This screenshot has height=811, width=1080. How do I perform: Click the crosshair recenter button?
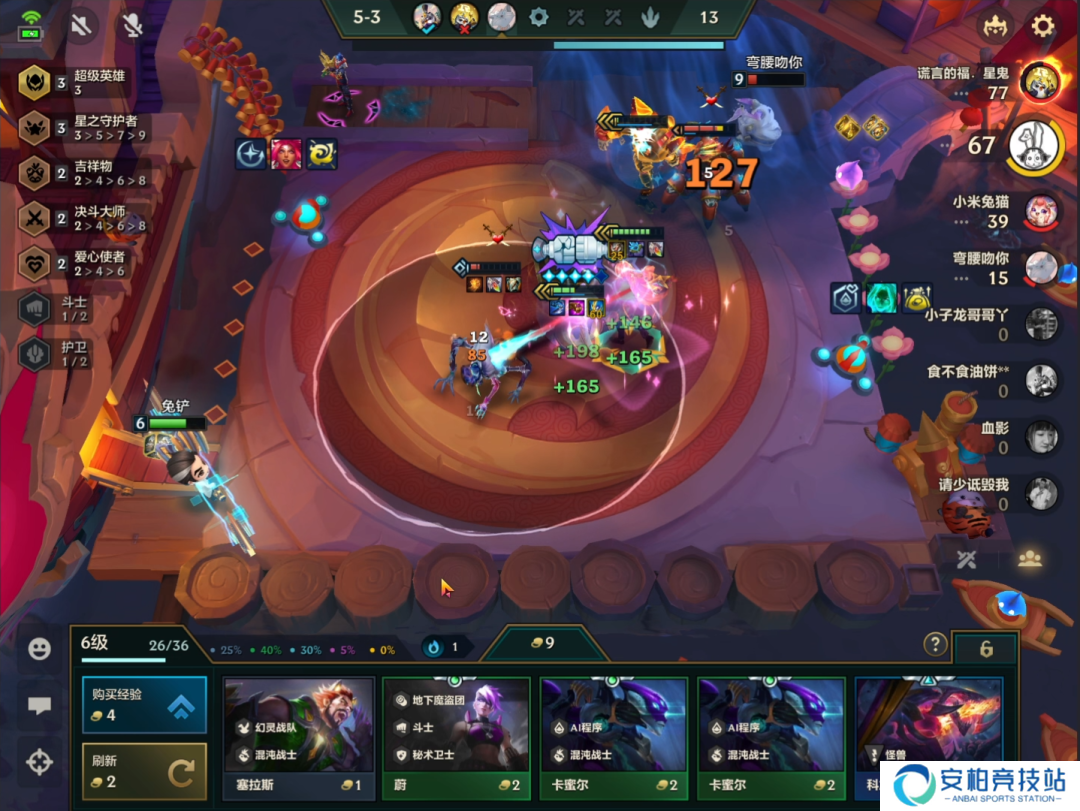coord(39,763)
